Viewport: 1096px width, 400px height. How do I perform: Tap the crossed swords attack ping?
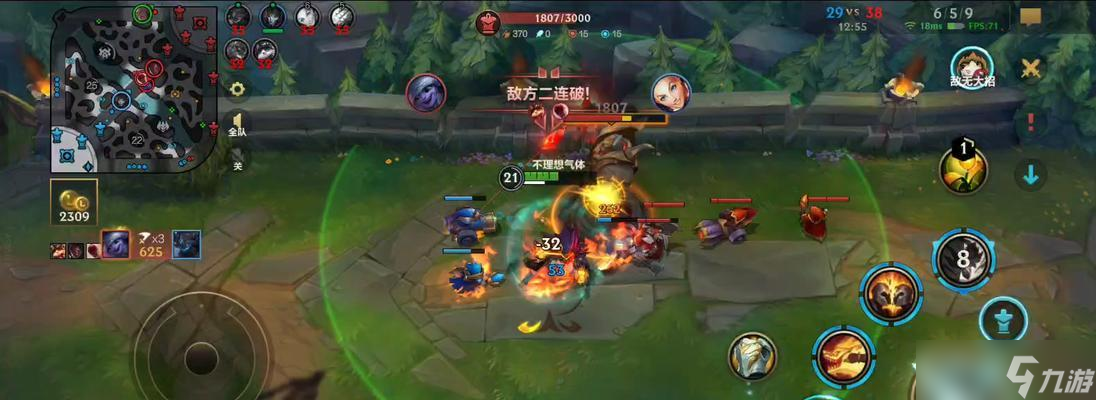click(1030, 69)
